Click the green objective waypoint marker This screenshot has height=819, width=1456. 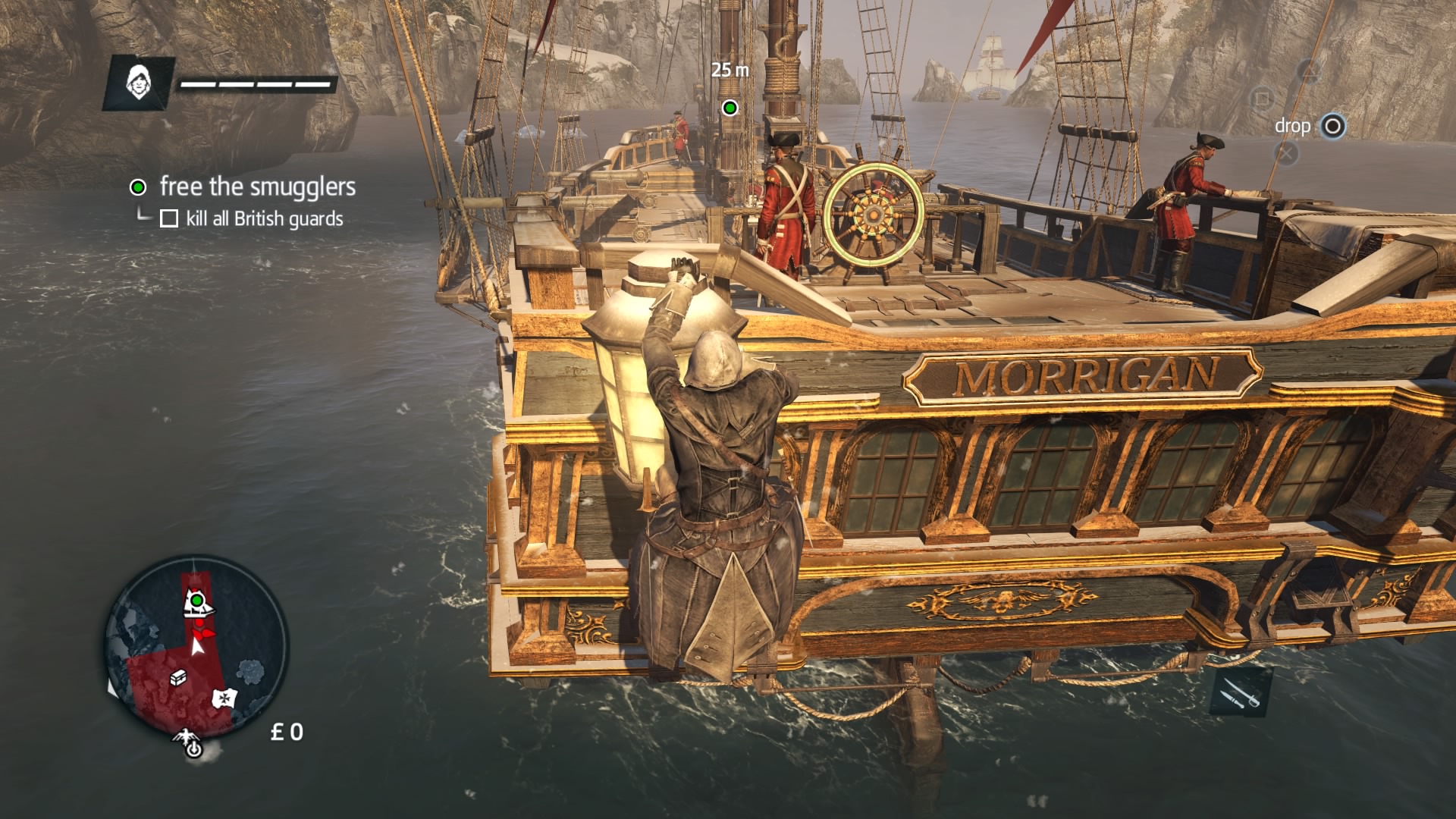tap(730, 108)
